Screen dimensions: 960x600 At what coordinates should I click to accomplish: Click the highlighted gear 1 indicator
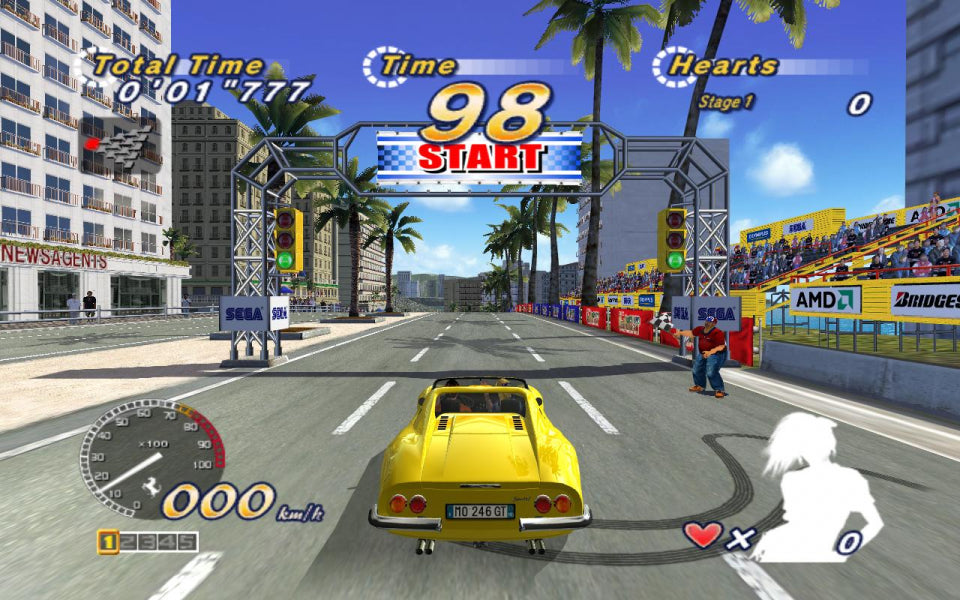tap(108, 542)
